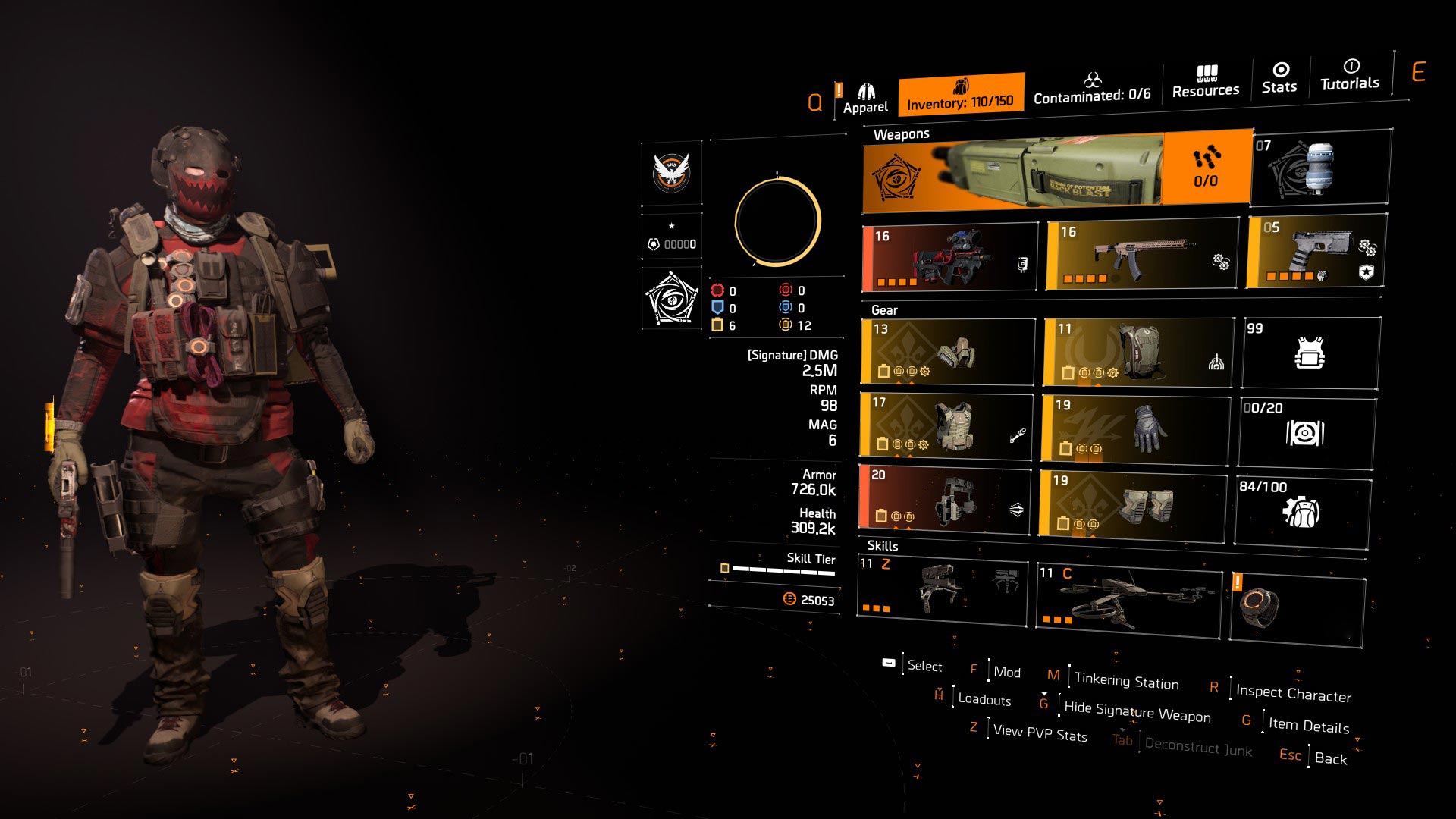1456x819 pixels.
Task: Open the Tutorials tab
Action: pyautogui.click(x=1350, y=75)
